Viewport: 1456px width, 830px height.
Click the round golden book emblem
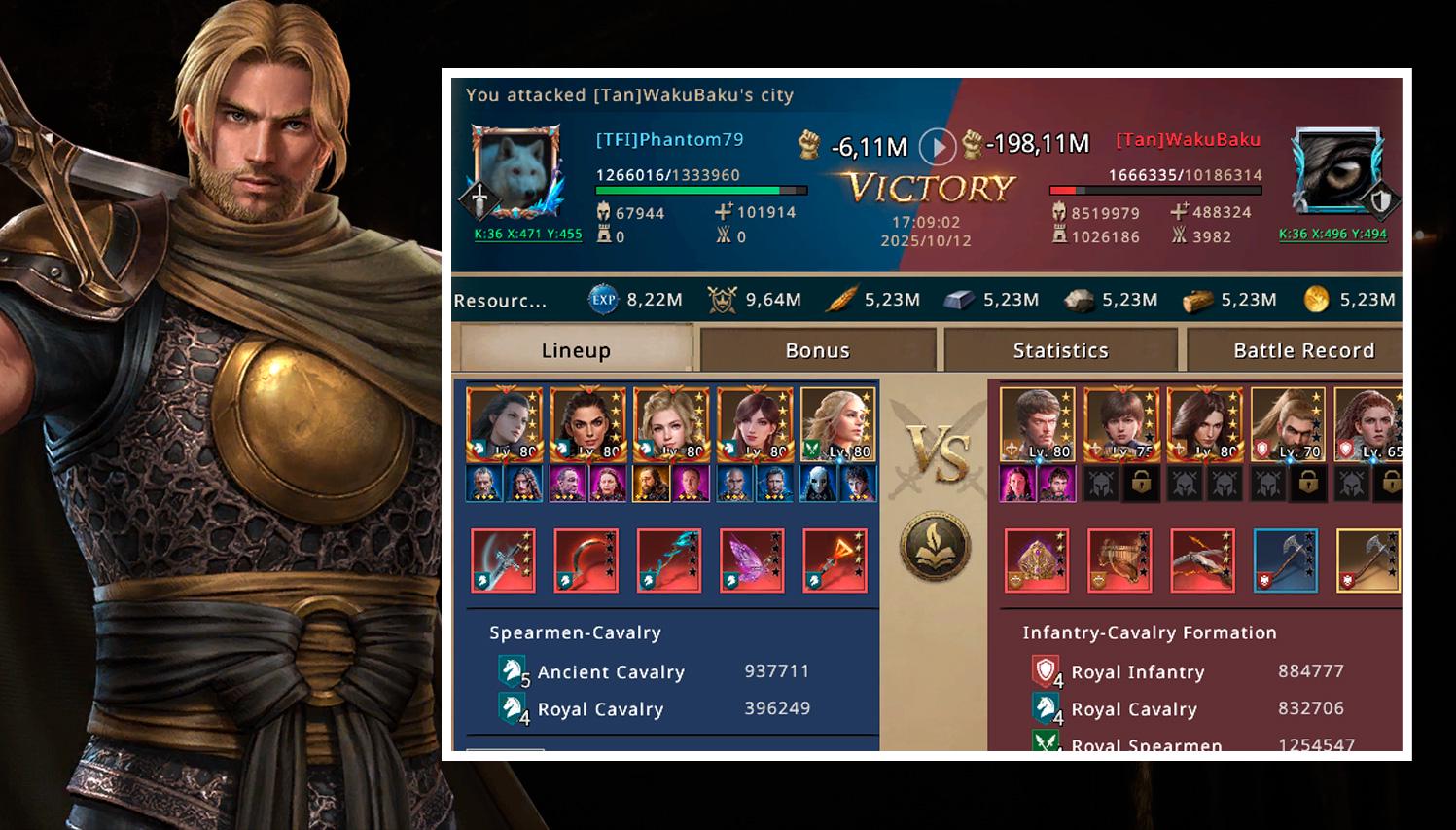[934, 548]
